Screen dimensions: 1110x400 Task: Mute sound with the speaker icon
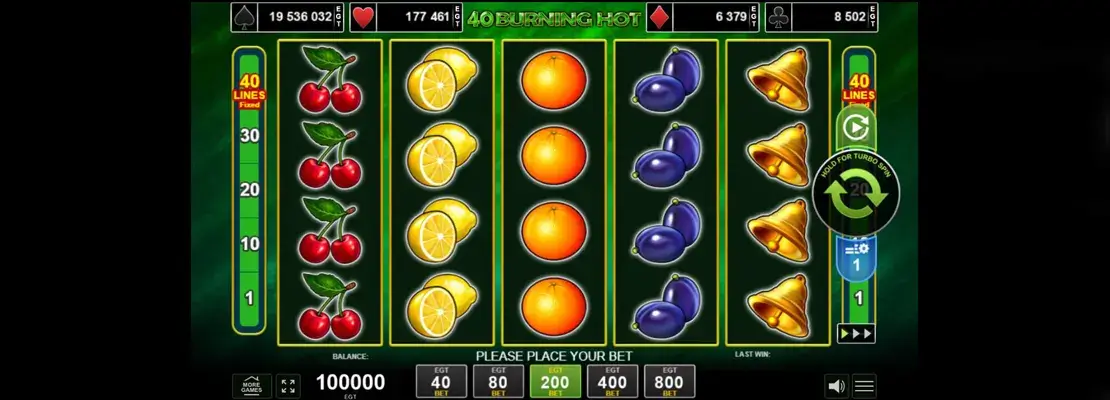tap(835, 385)
